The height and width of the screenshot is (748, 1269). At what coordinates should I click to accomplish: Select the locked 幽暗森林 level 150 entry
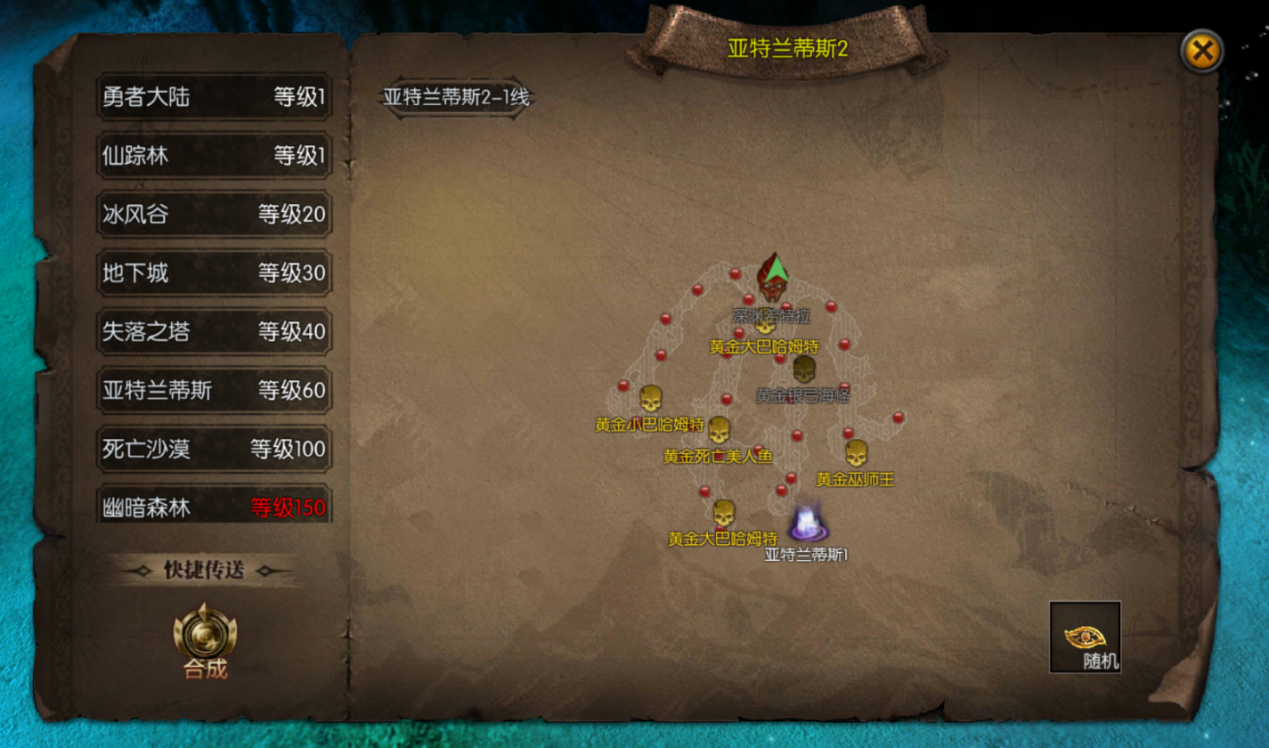coord(214,506)
